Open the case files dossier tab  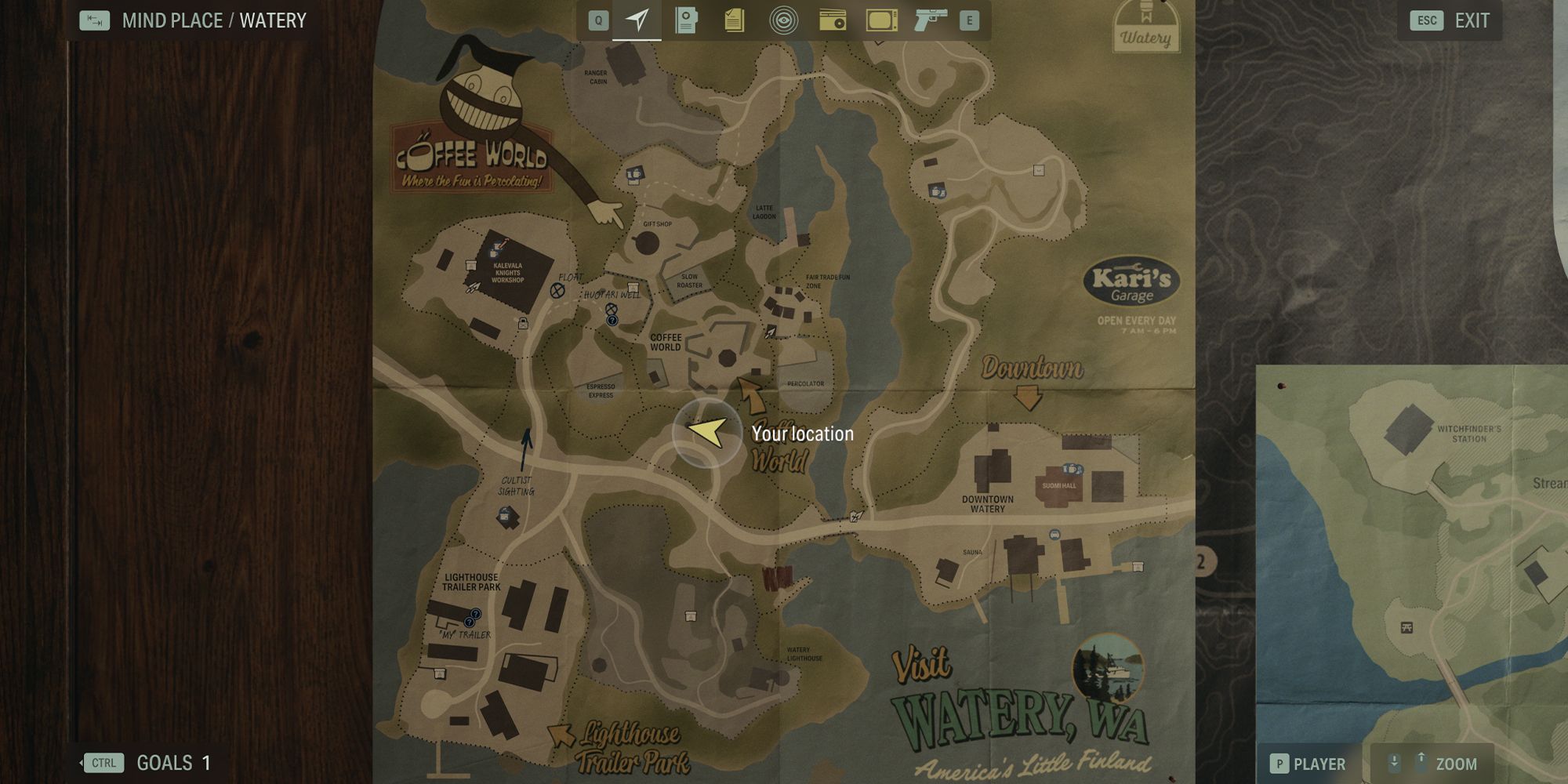(x=686, y=20)
